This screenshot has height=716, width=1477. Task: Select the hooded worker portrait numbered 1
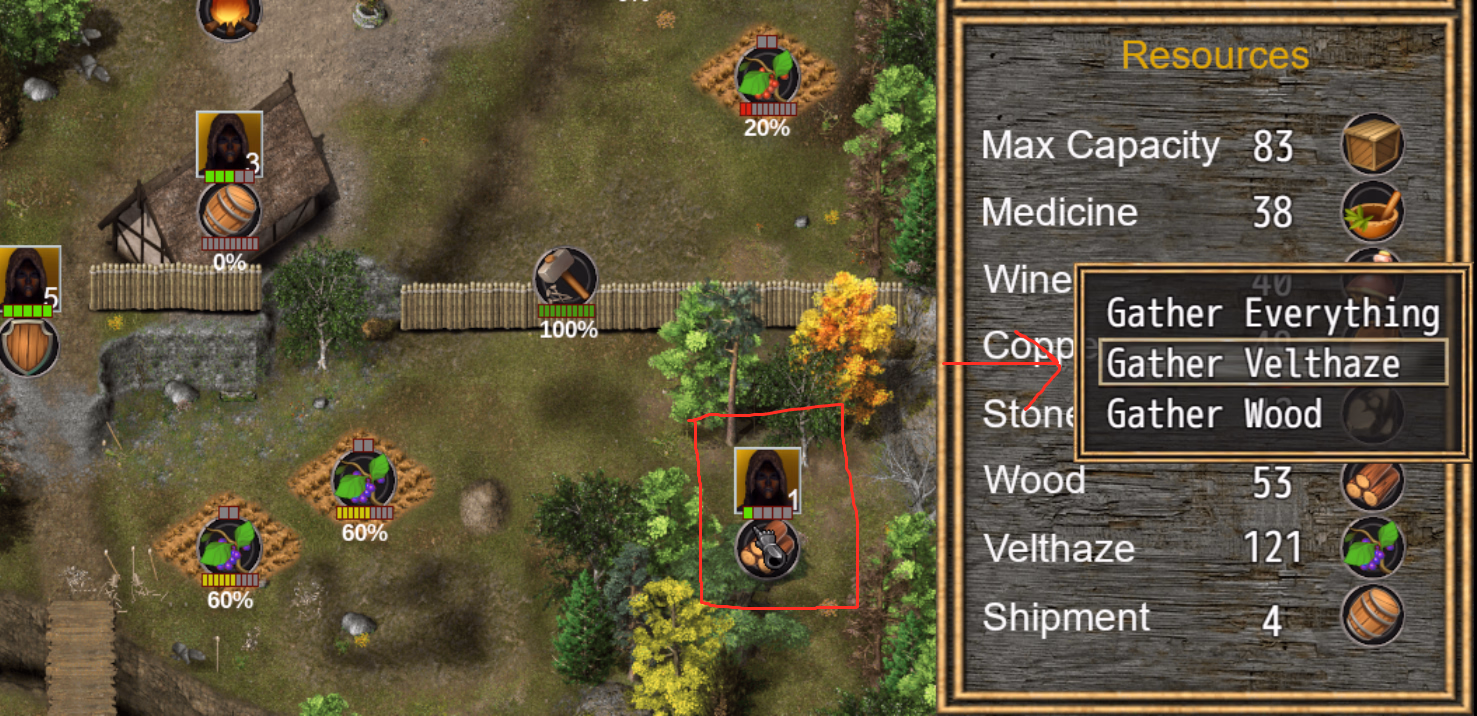[767, 480]
